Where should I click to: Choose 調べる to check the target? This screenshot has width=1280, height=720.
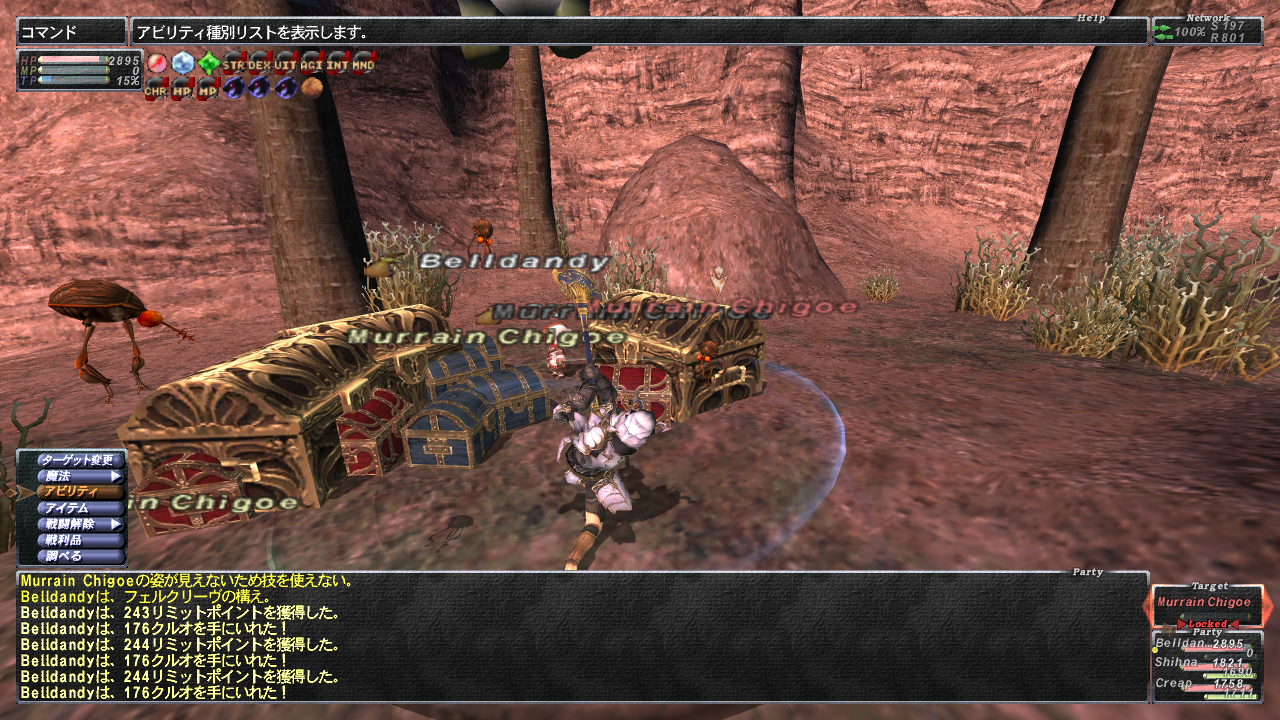click(77, 556)
